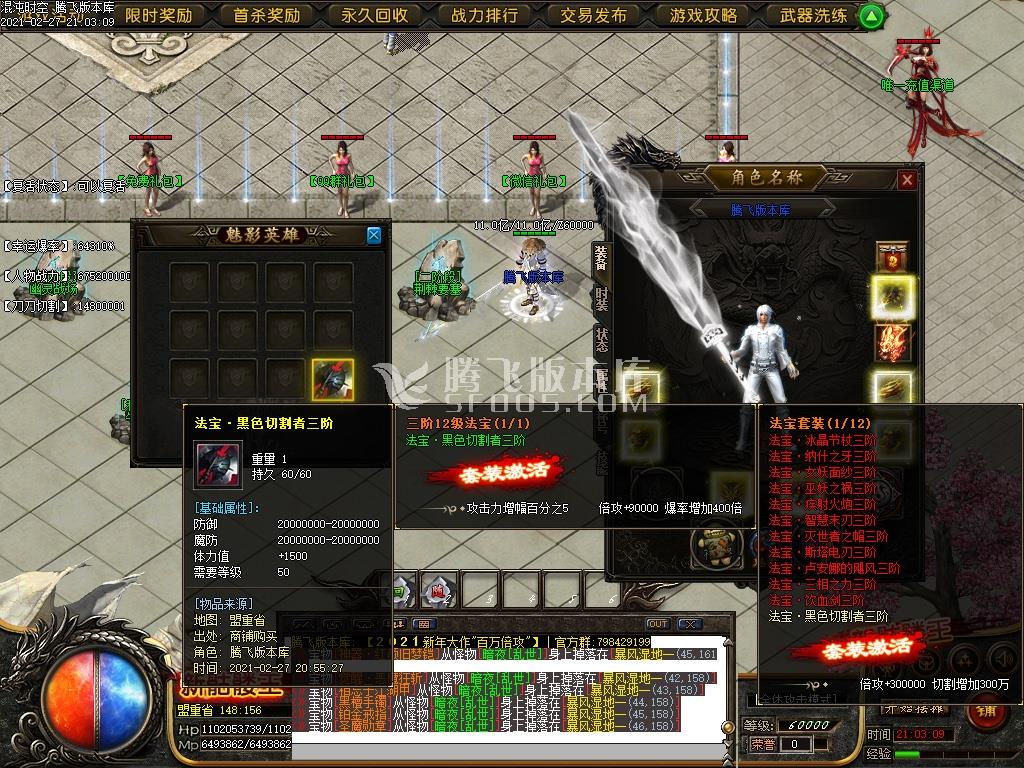This screenshot has width=1024, height=768.
Task: Click the chat window OUT button
Action: click(x=657, y=624)
